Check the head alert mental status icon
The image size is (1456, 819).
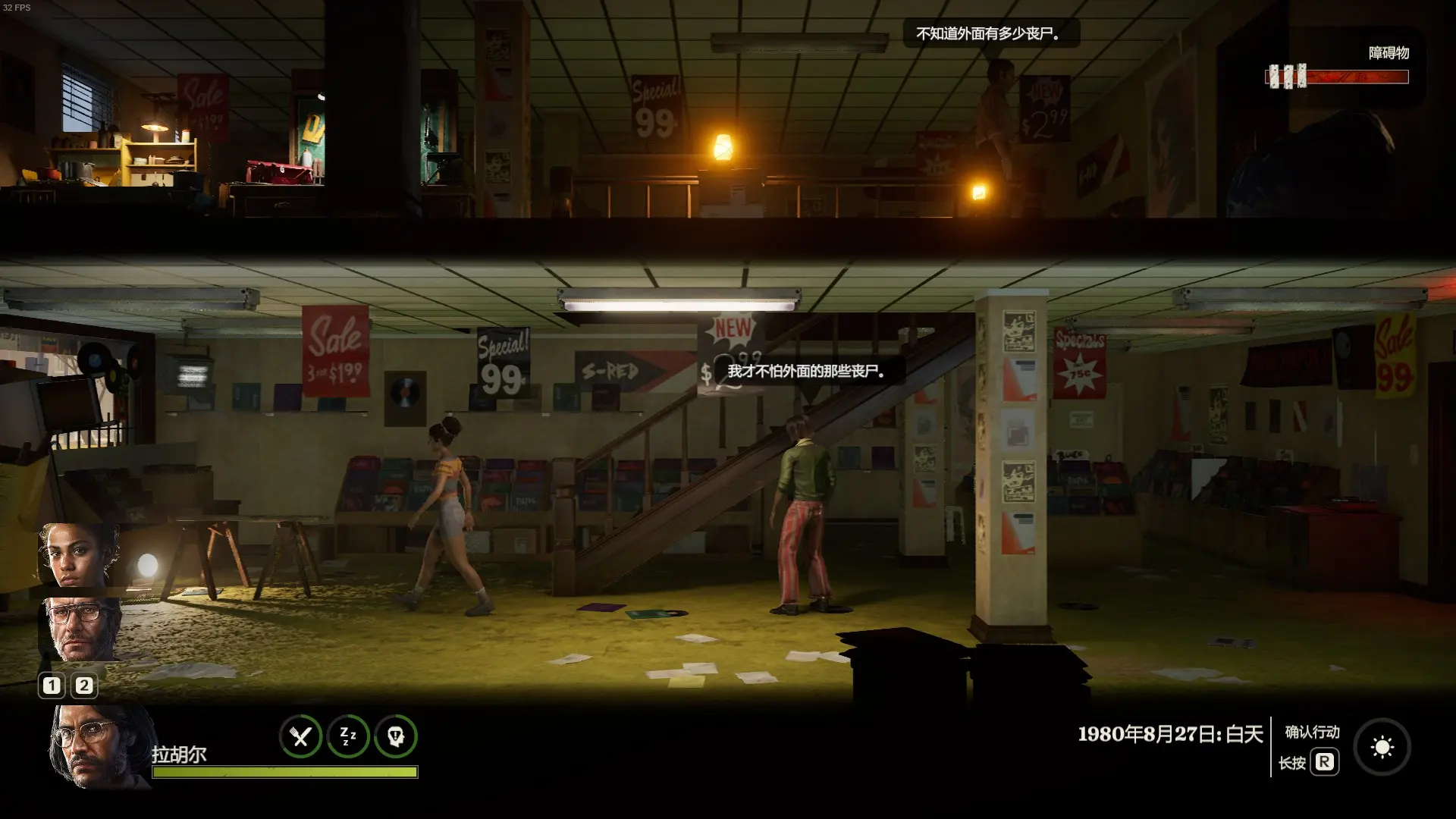396,736
